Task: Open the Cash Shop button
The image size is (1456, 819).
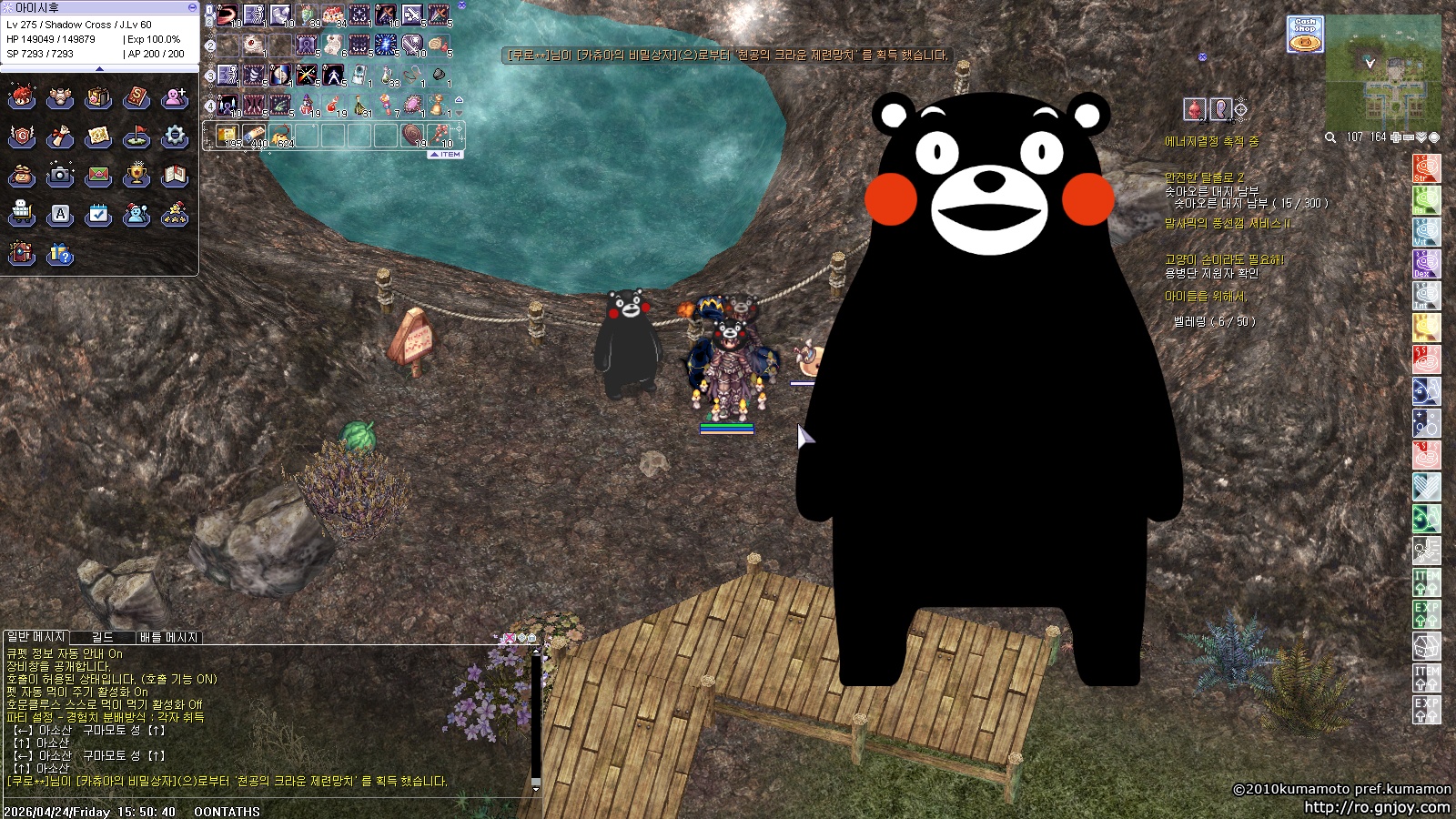Action: pyautogui.click(x=1305, y=34)
